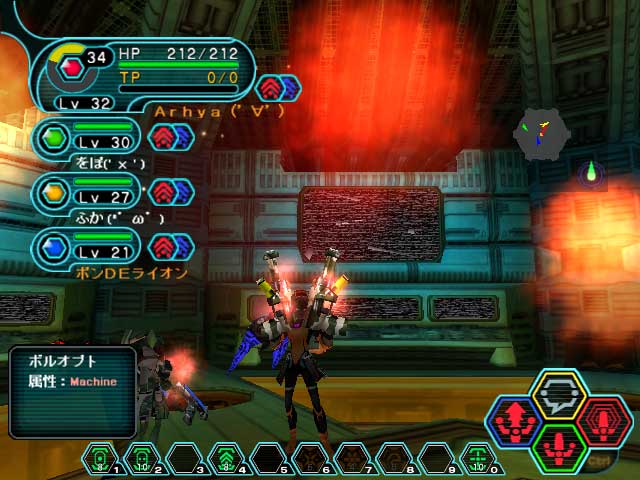640x480 pixels.
Task: Select the dimmed icon in hotbar slot 7
Action: point(352,460)
